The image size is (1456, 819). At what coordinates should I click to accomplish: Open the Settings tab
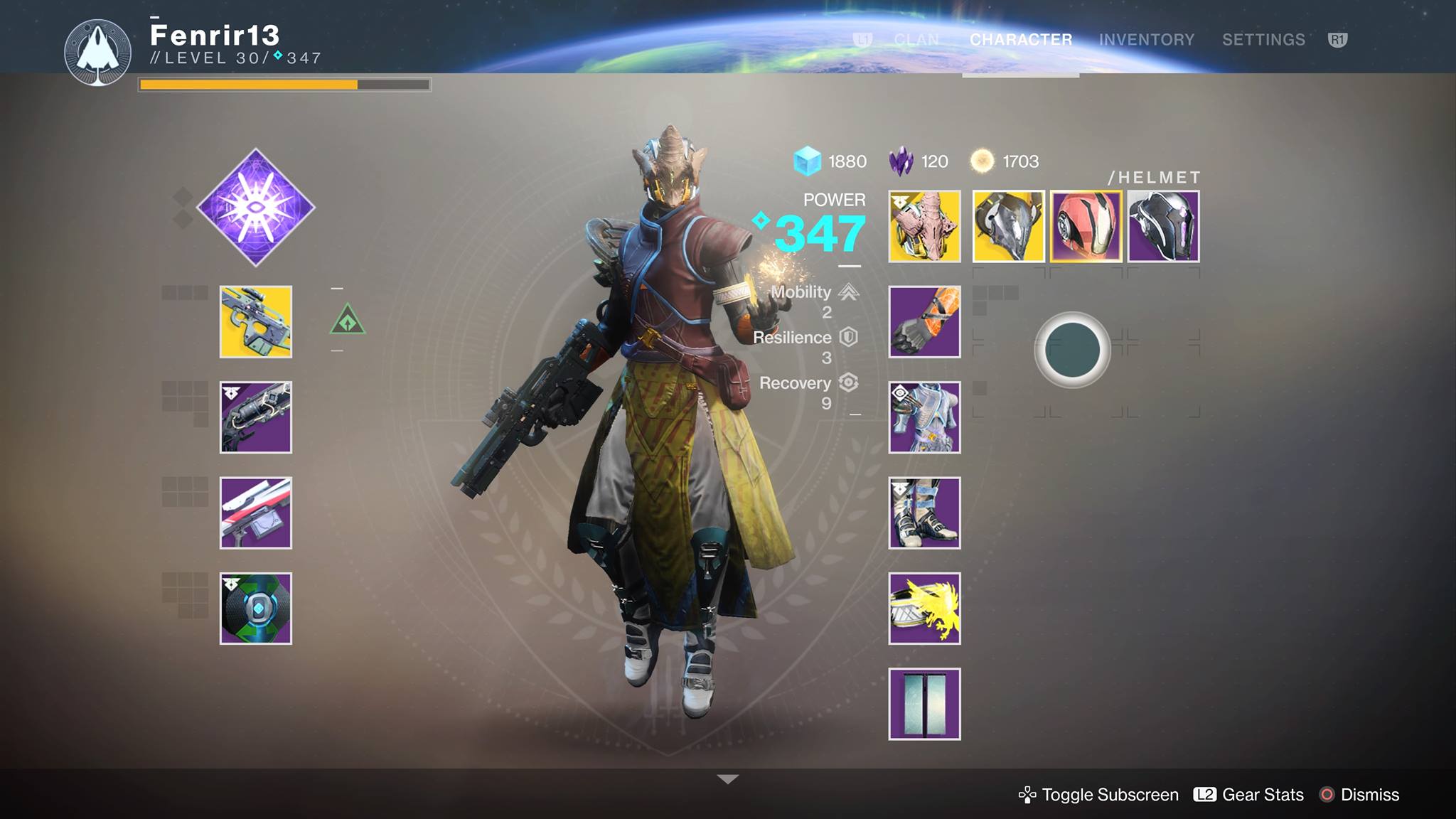click(1263, 40)
